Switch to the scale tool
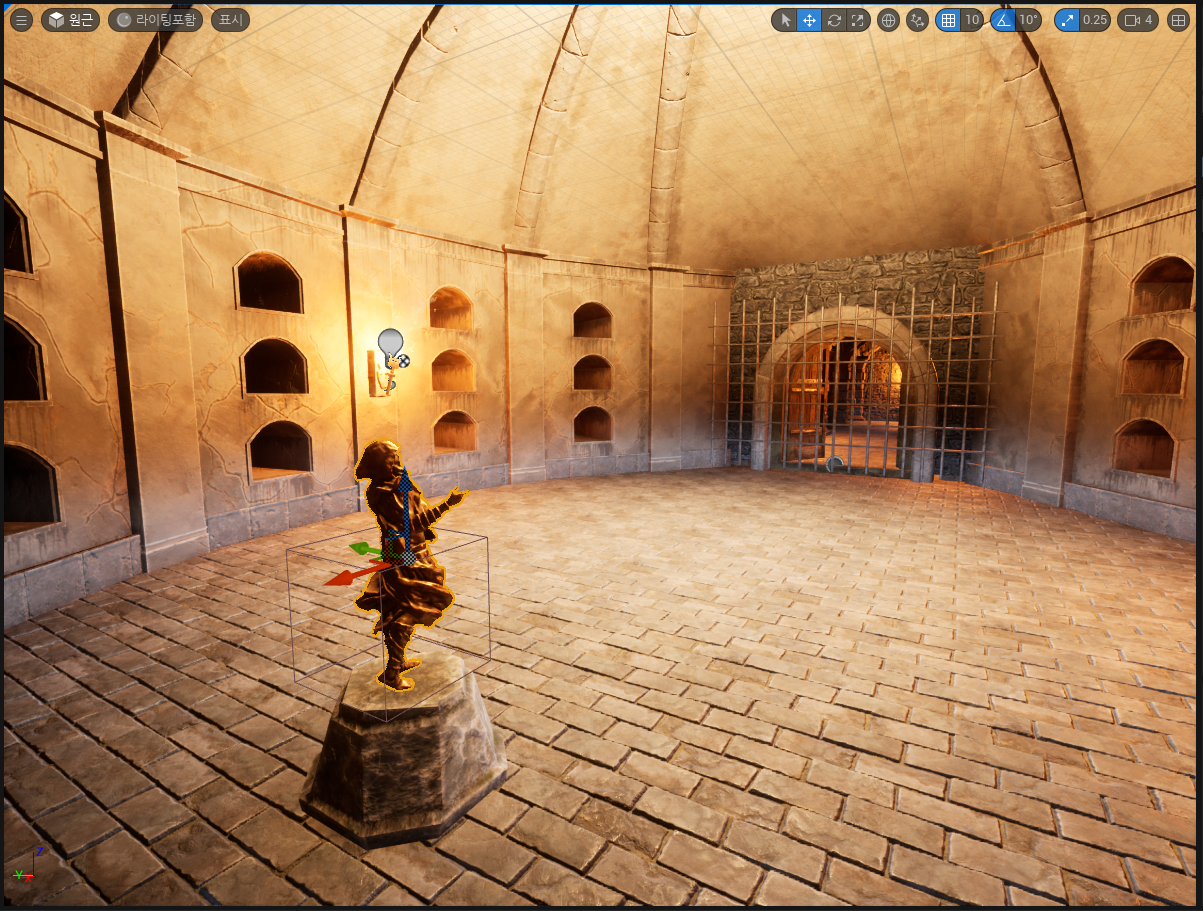Viewport: 1203px width, 911px height. [858, 20]
